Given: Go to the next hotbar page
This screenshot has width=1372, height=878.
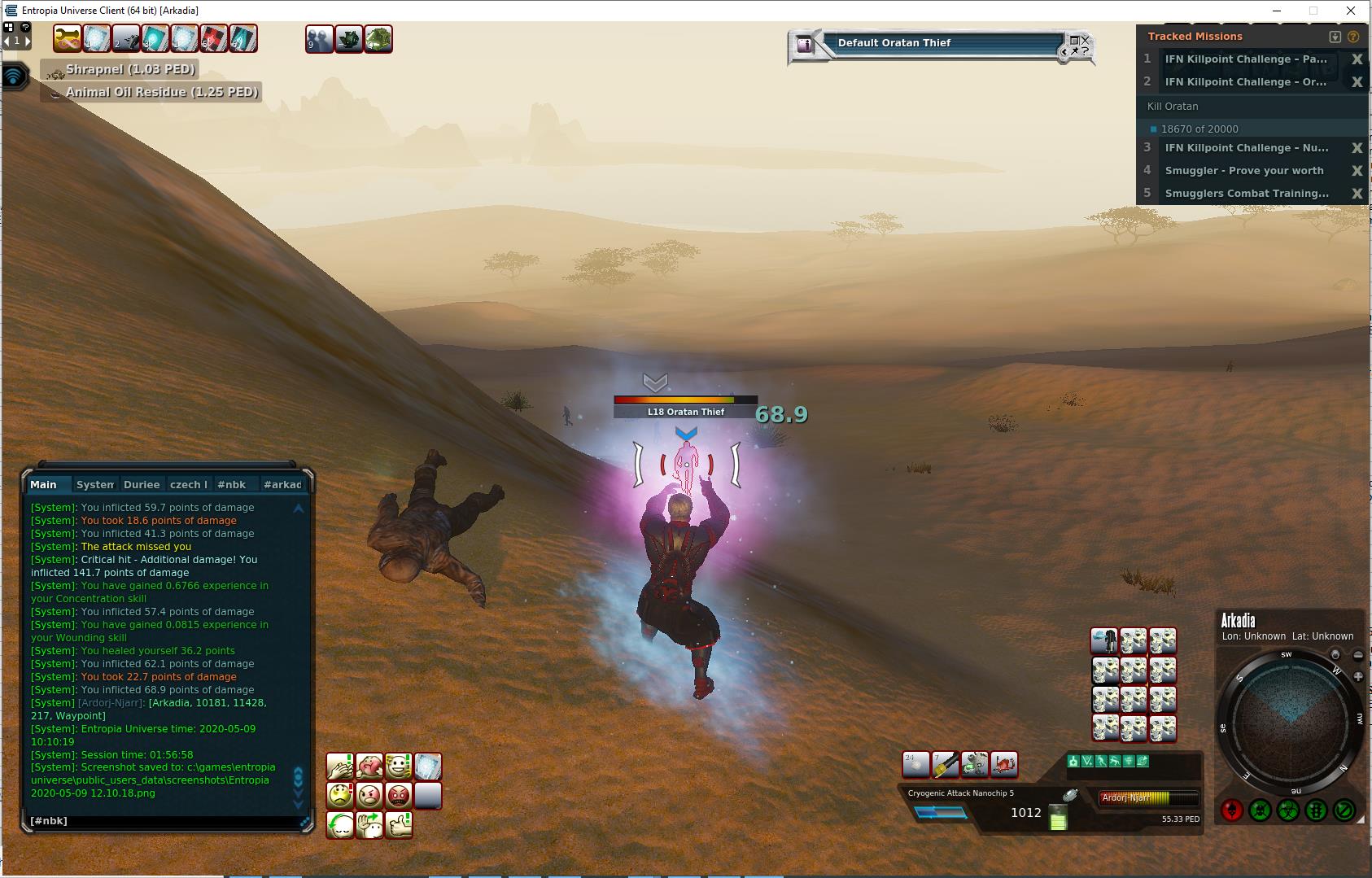Looking at the screenshot, I should [27, 40].
